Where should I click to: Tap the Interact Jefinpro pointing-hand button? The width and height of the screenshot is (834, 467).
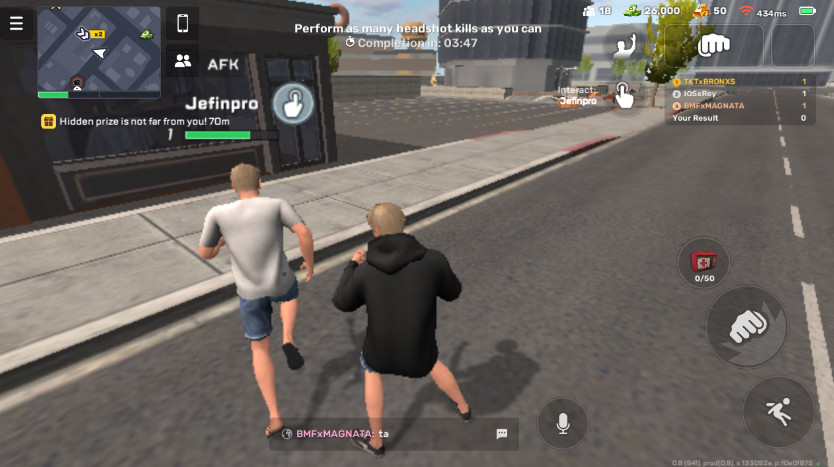(x=624, y=96)
